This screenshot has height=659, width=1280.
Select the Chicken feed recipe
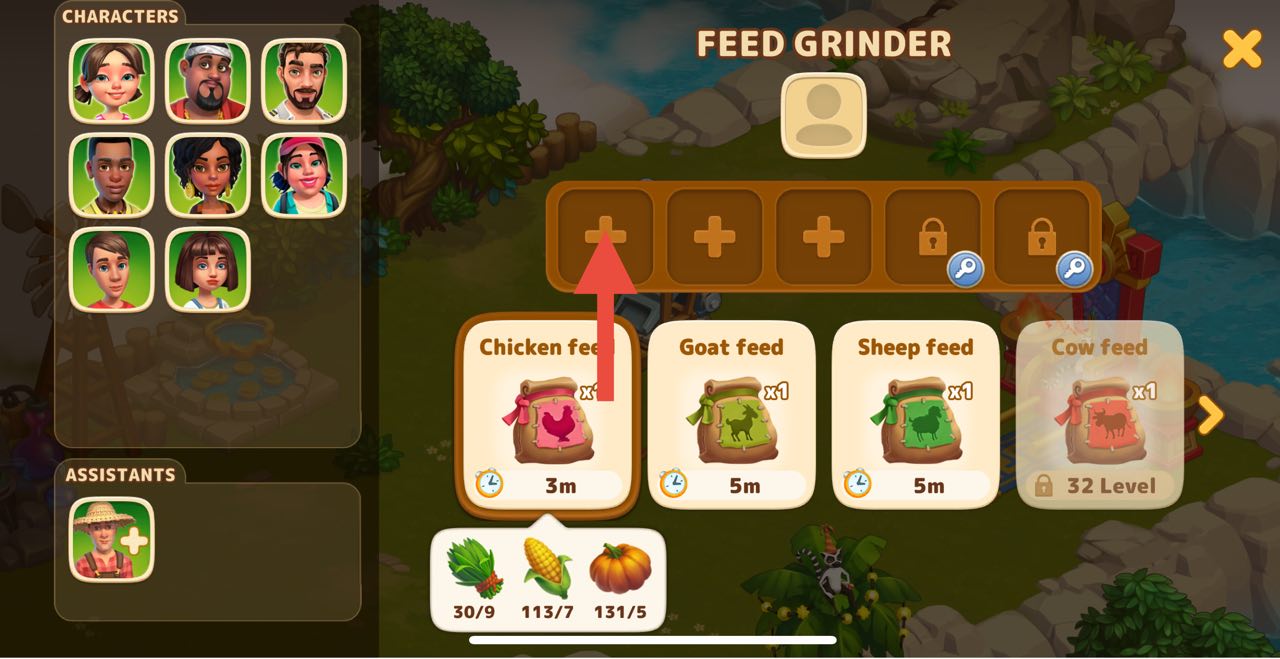click(546, 415)
